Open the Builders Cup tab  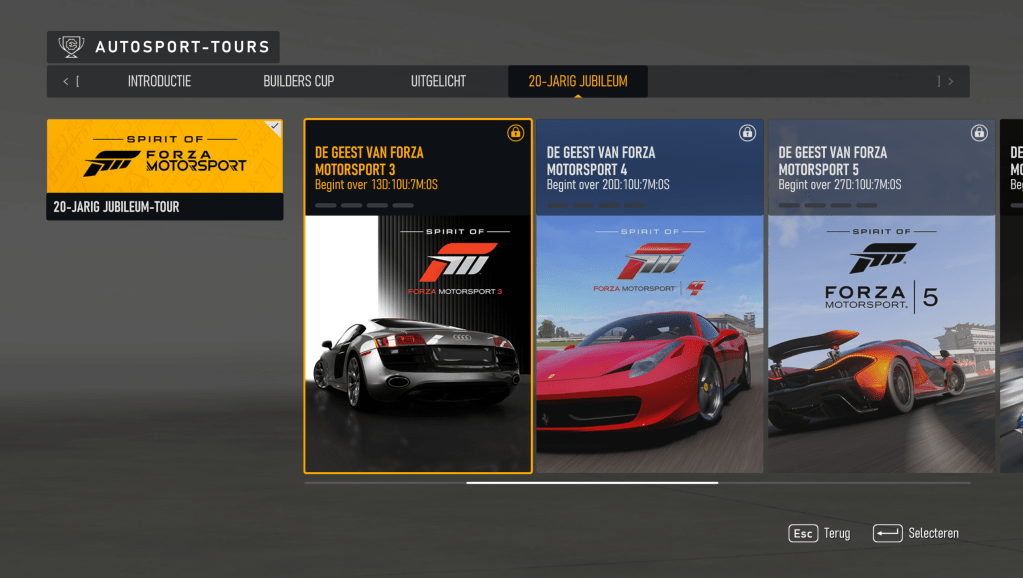(298, 82)
